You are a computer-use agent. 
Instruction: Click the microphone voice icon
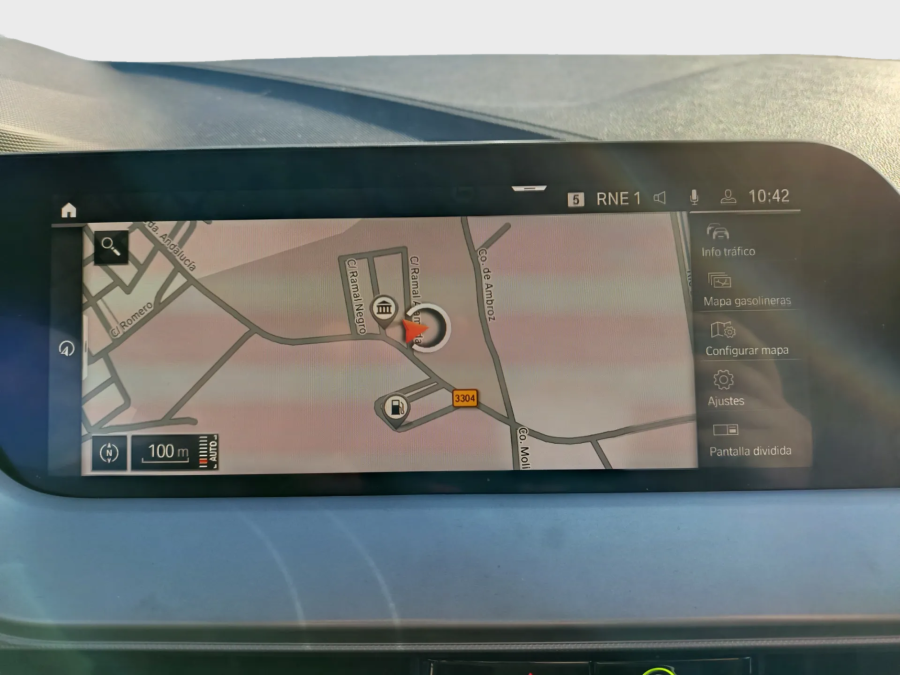pyautogui.click(x=694, y=197)
